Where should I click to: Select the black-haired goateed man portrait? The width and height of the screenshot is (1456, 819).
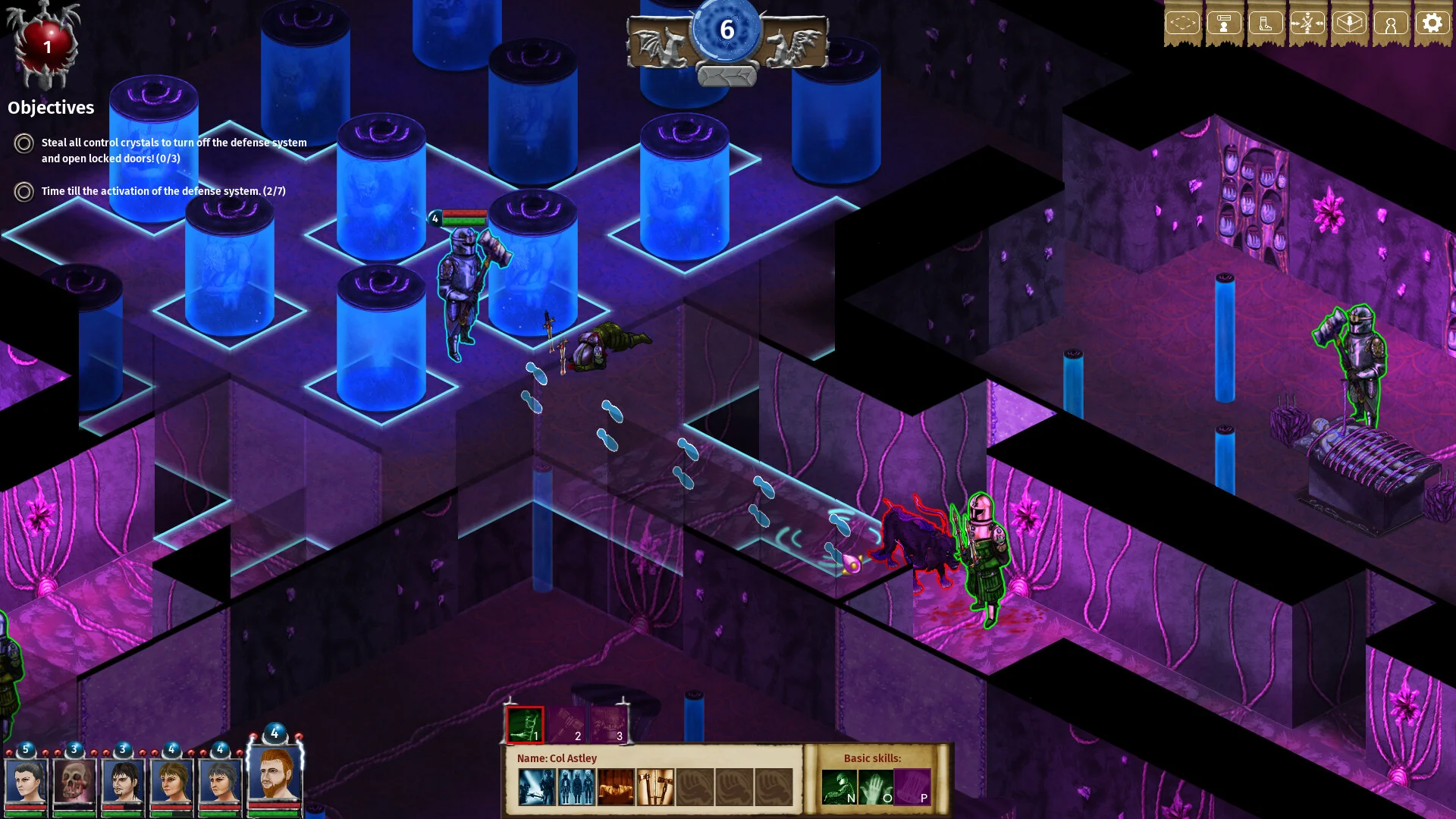point(123,783)
